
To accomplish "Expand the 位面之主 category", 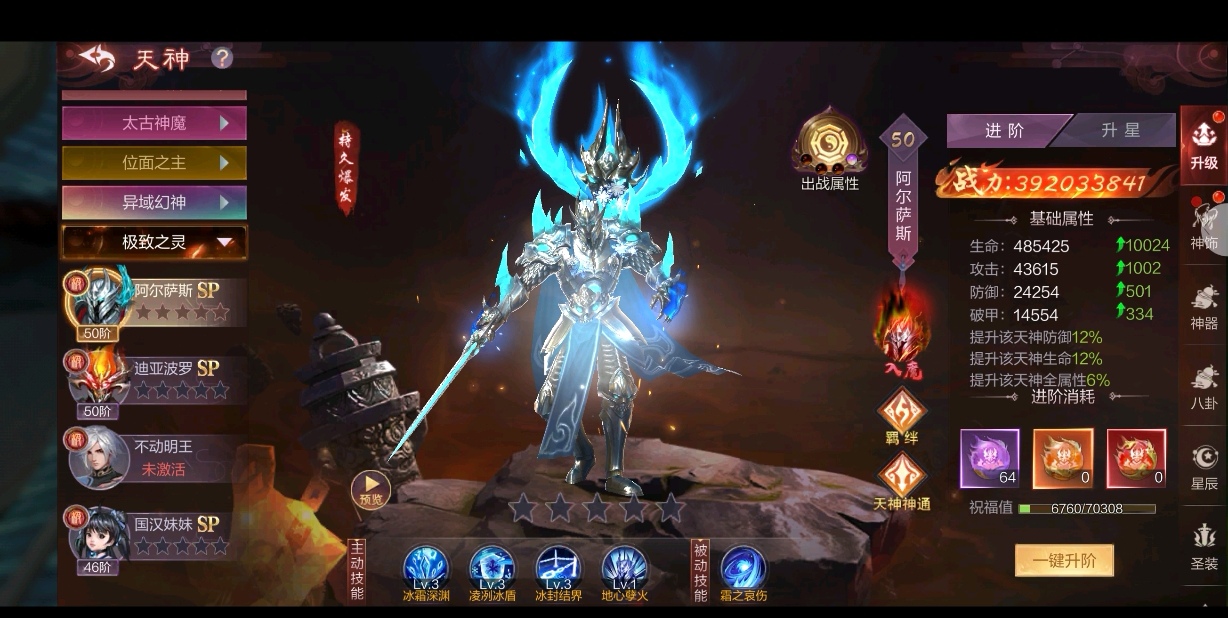I will click(154, 163).
